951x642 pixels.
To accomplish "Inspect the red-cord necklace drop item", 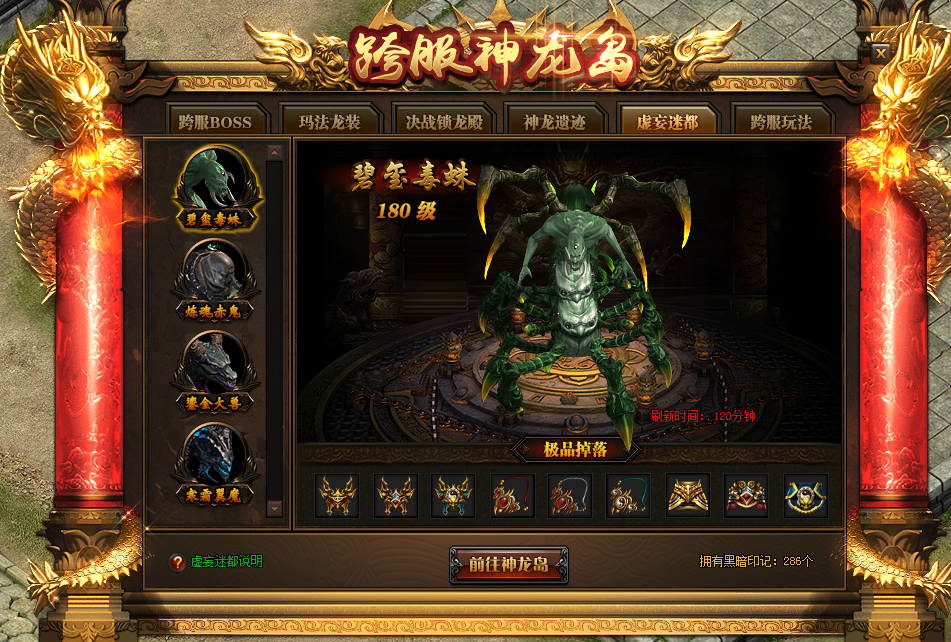I will pos(513,496).
